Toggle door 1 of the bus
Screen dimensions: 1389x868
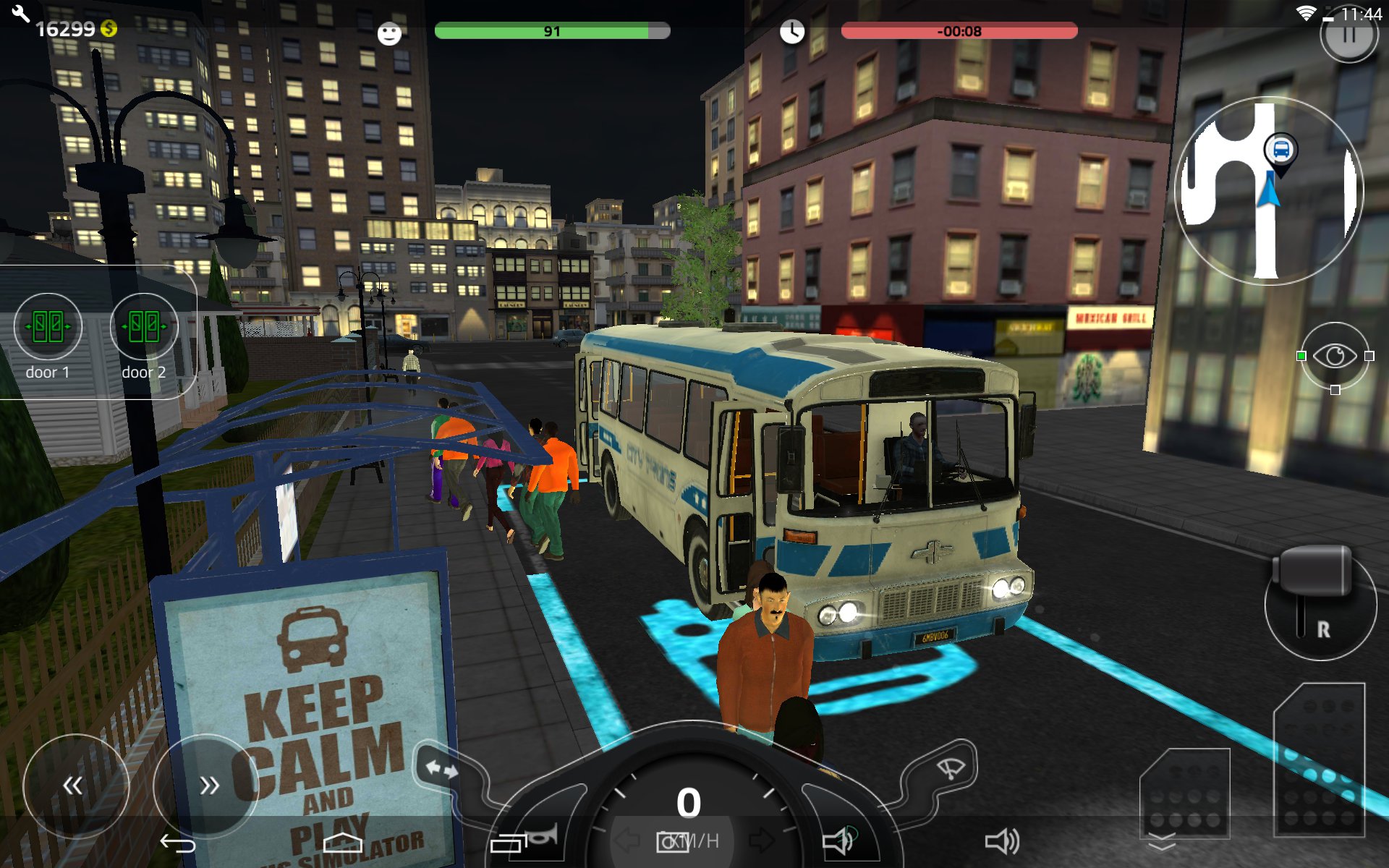point(48,327)
